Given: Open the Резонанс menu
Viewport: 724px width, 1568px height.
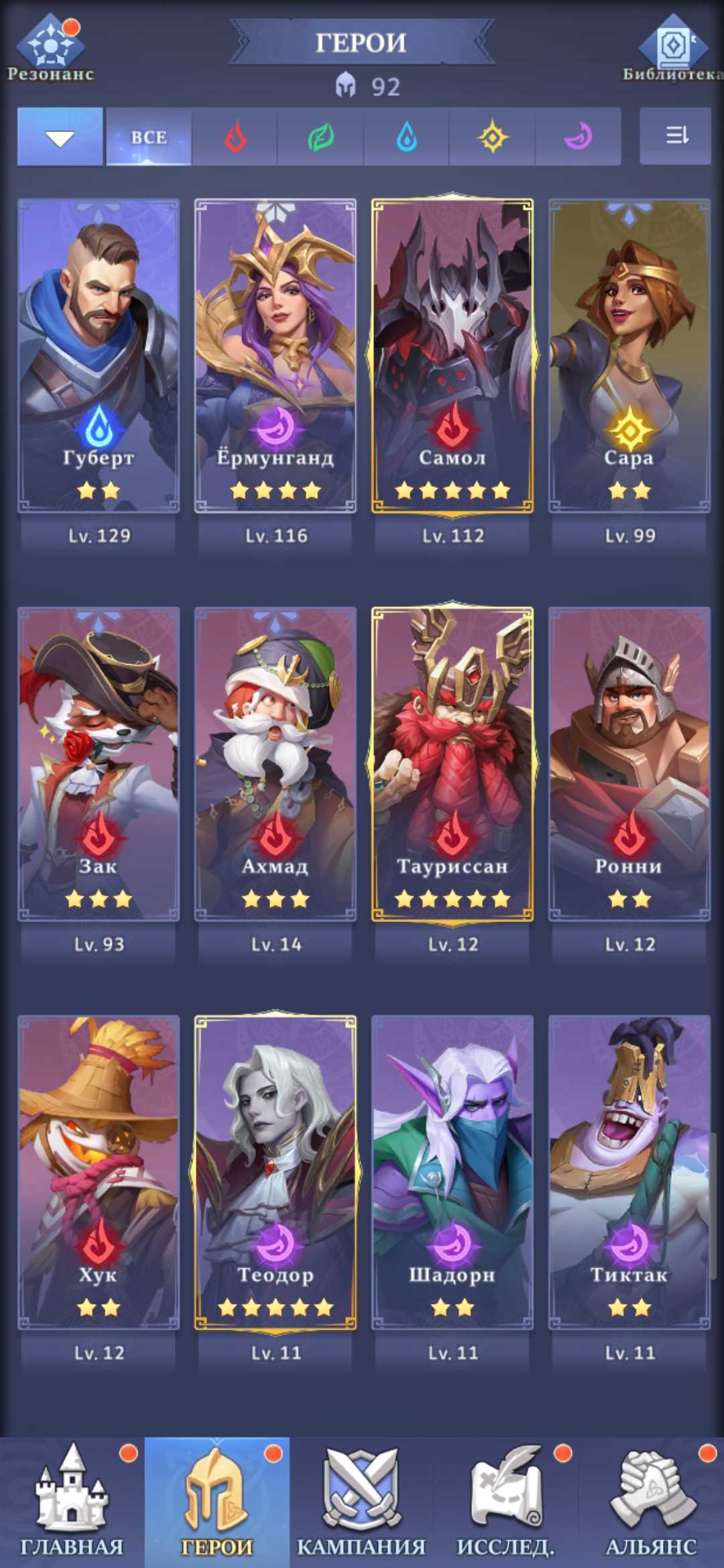Looking at the screenshot, I should point(51,47).
